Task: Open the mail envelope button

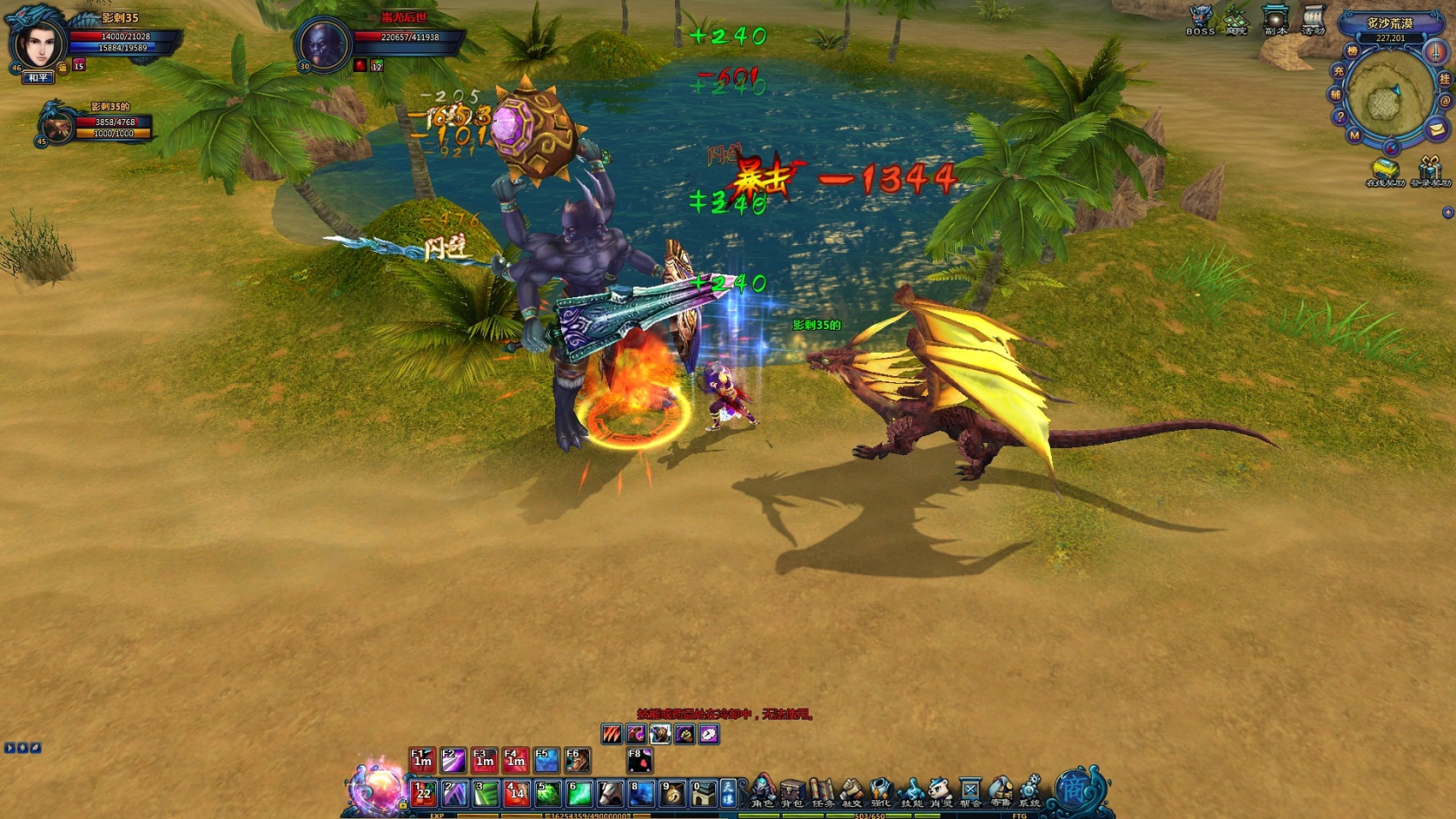Action: click(x=1436, y=129)
